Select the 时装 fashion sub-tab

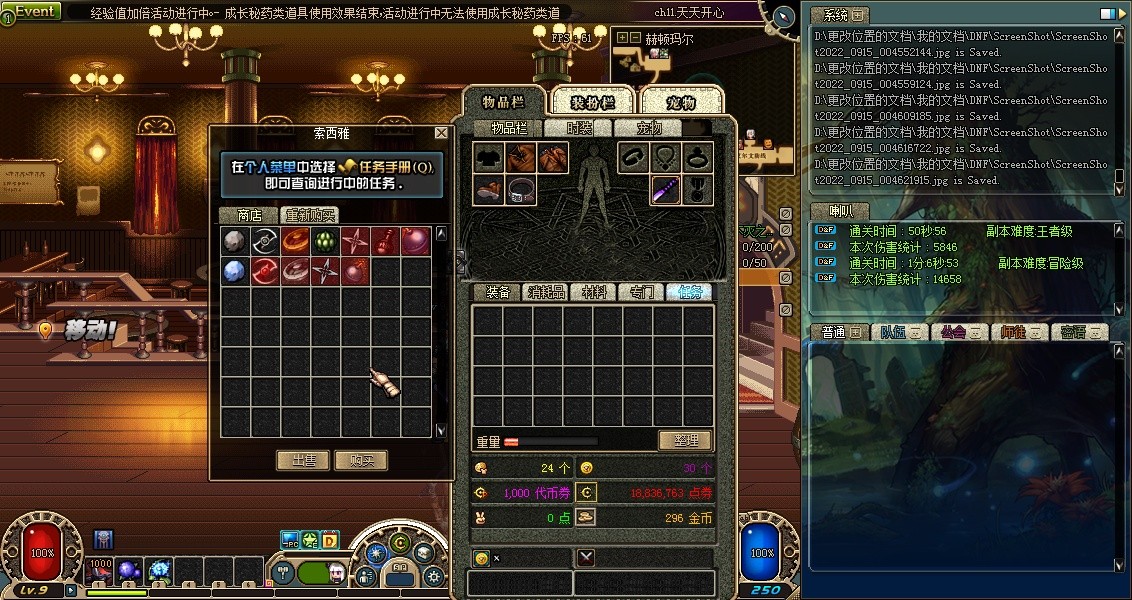579,128
